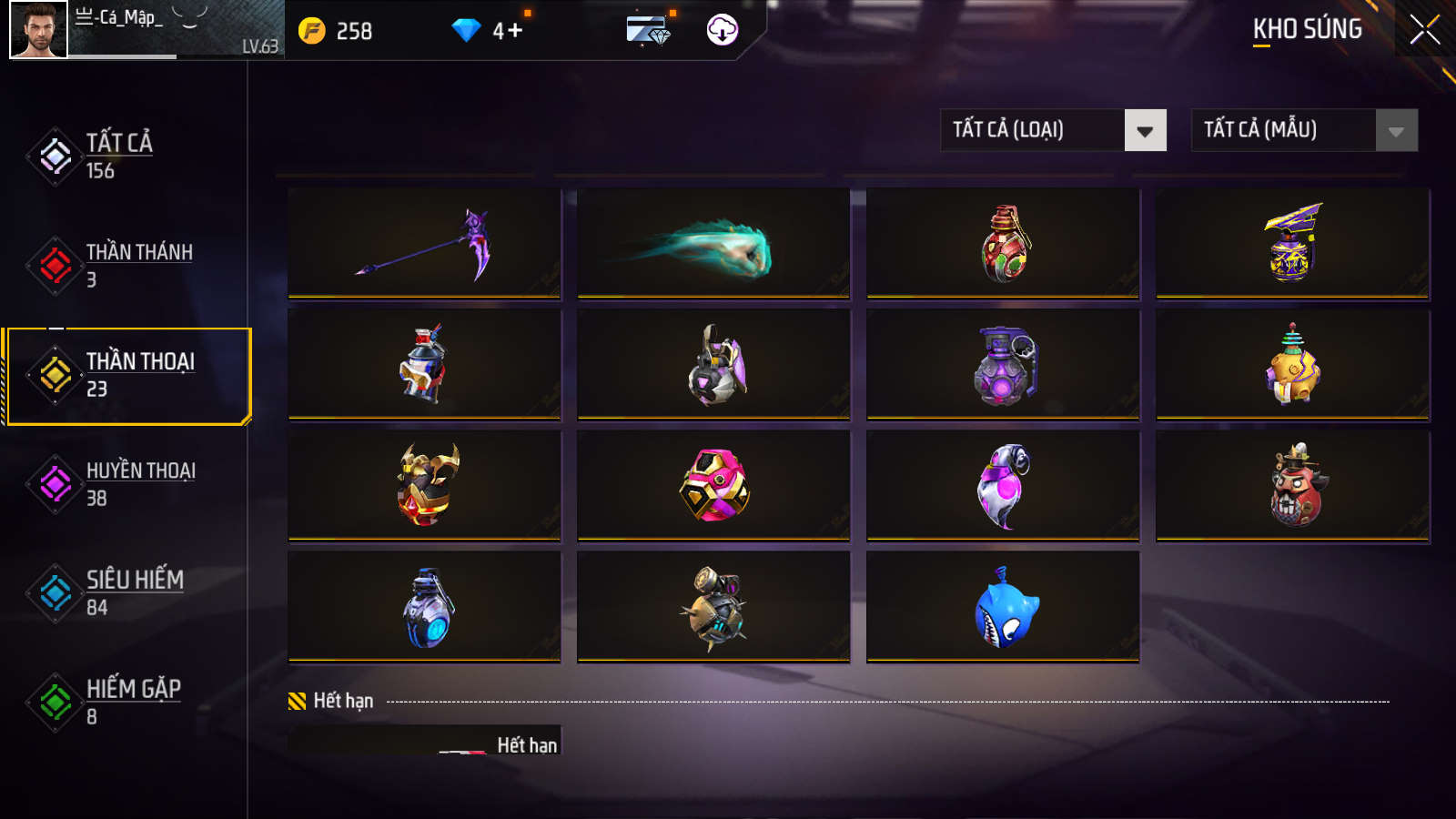The image size is (1456, 819).
Task: Select the purple scythe skin
Action: click(424, 244)
